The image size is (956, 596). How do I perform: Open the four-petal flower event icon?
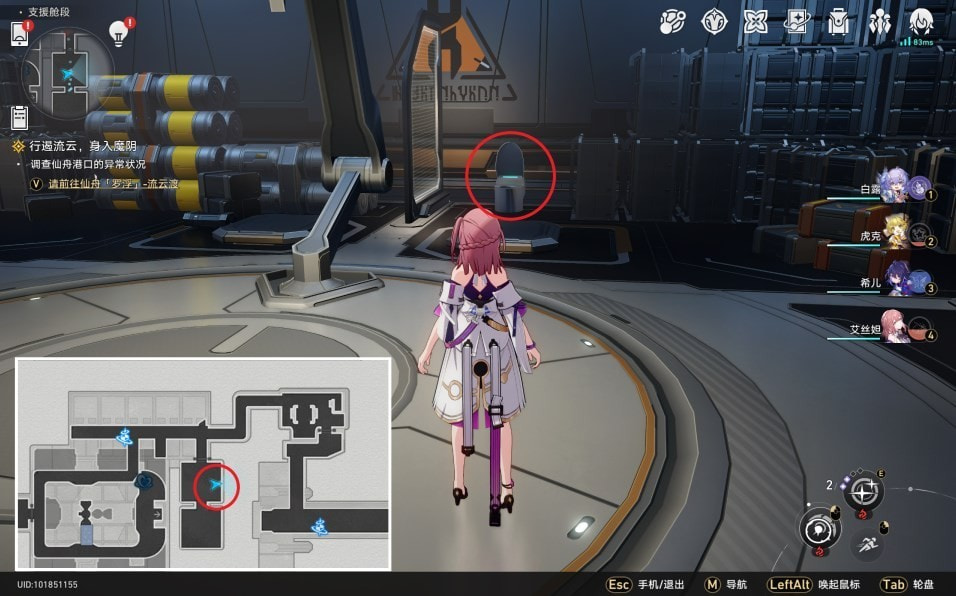(755, 21)
